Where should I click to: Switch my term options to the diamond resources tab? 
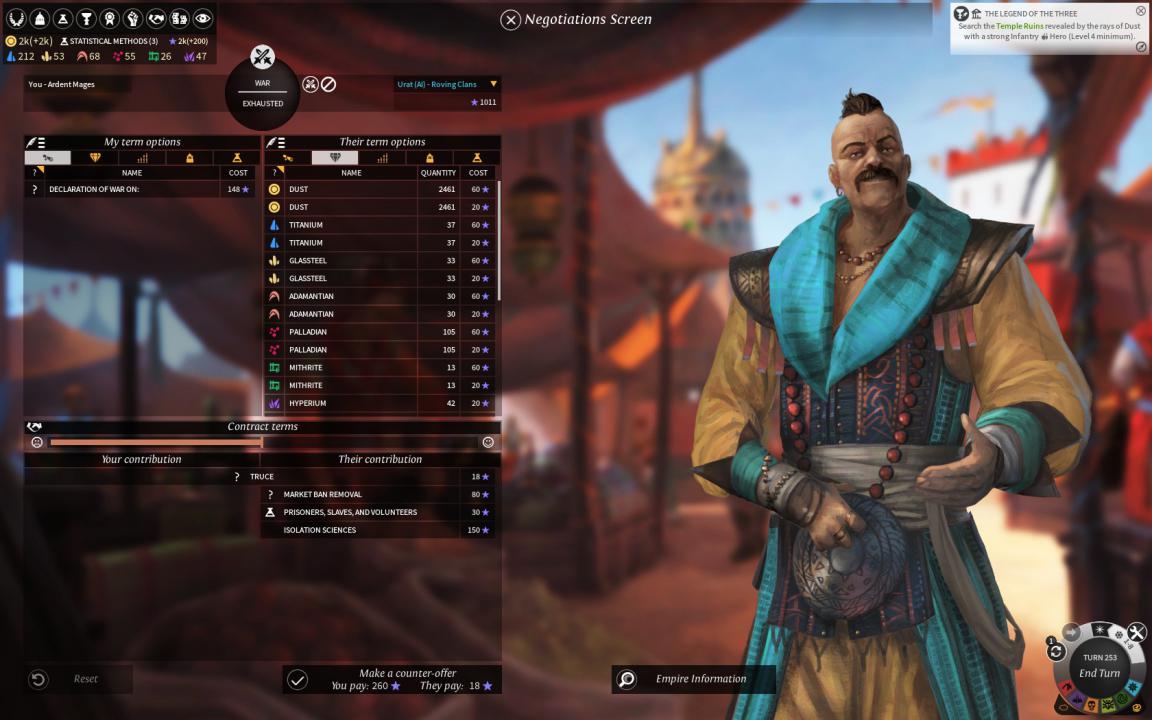pyautogui.click(x=96, y=158)
